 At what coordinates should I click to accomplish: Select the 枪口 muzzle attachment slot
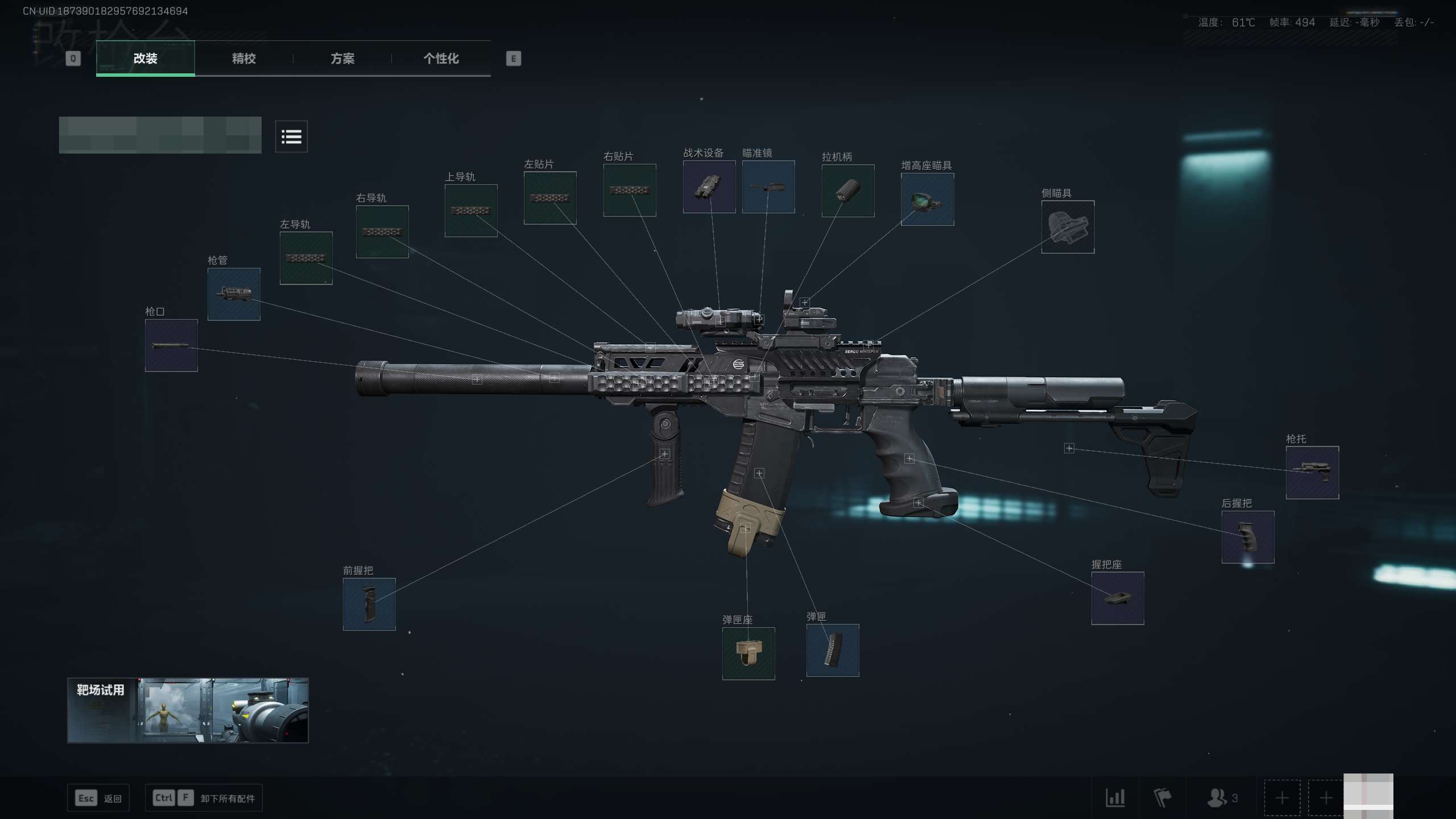[171, 345]
